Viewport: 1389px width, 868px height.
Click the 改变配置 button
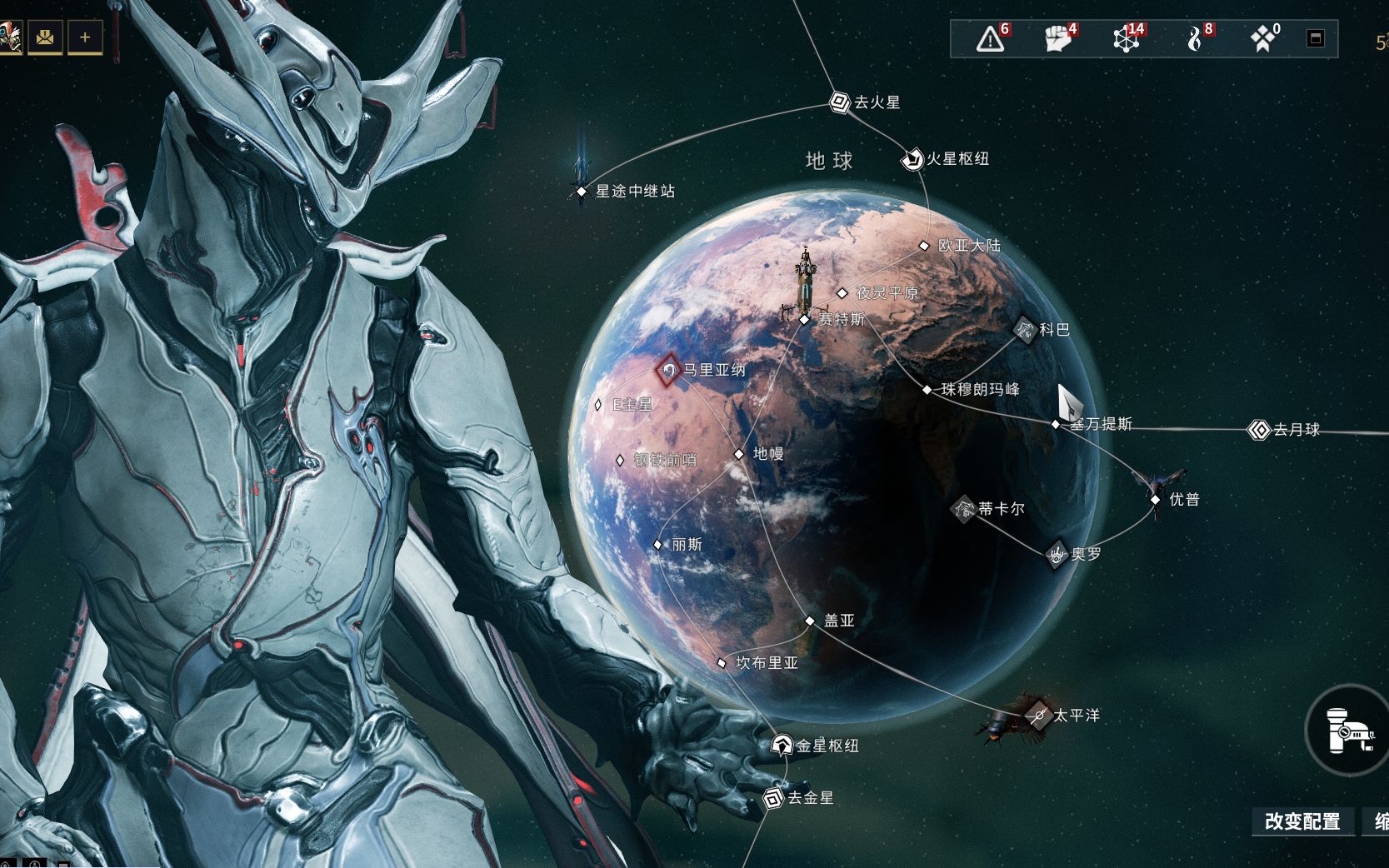point(1302,821)
